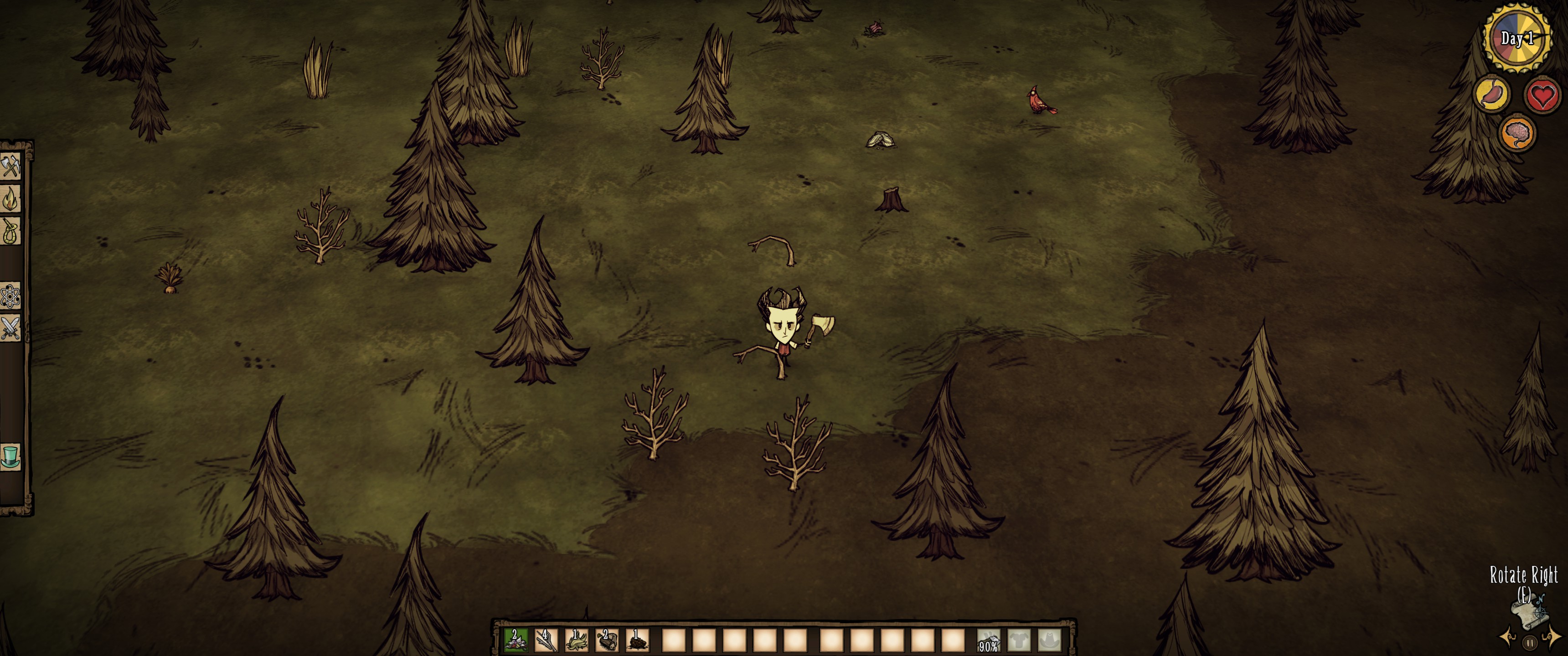Open the Light crafting tab with flame icon
Image resolution: width=1568 pixels, height=656 pixels.
coord(10,198)
